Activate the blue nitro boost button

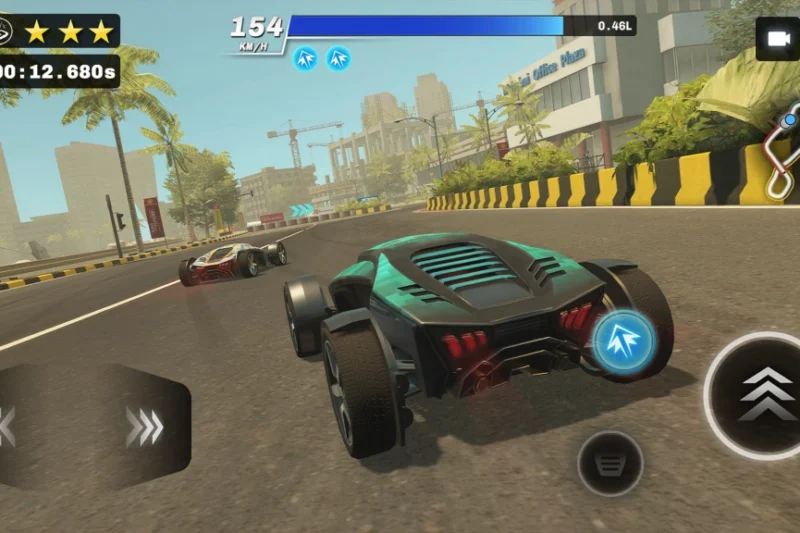click(623, 342)
